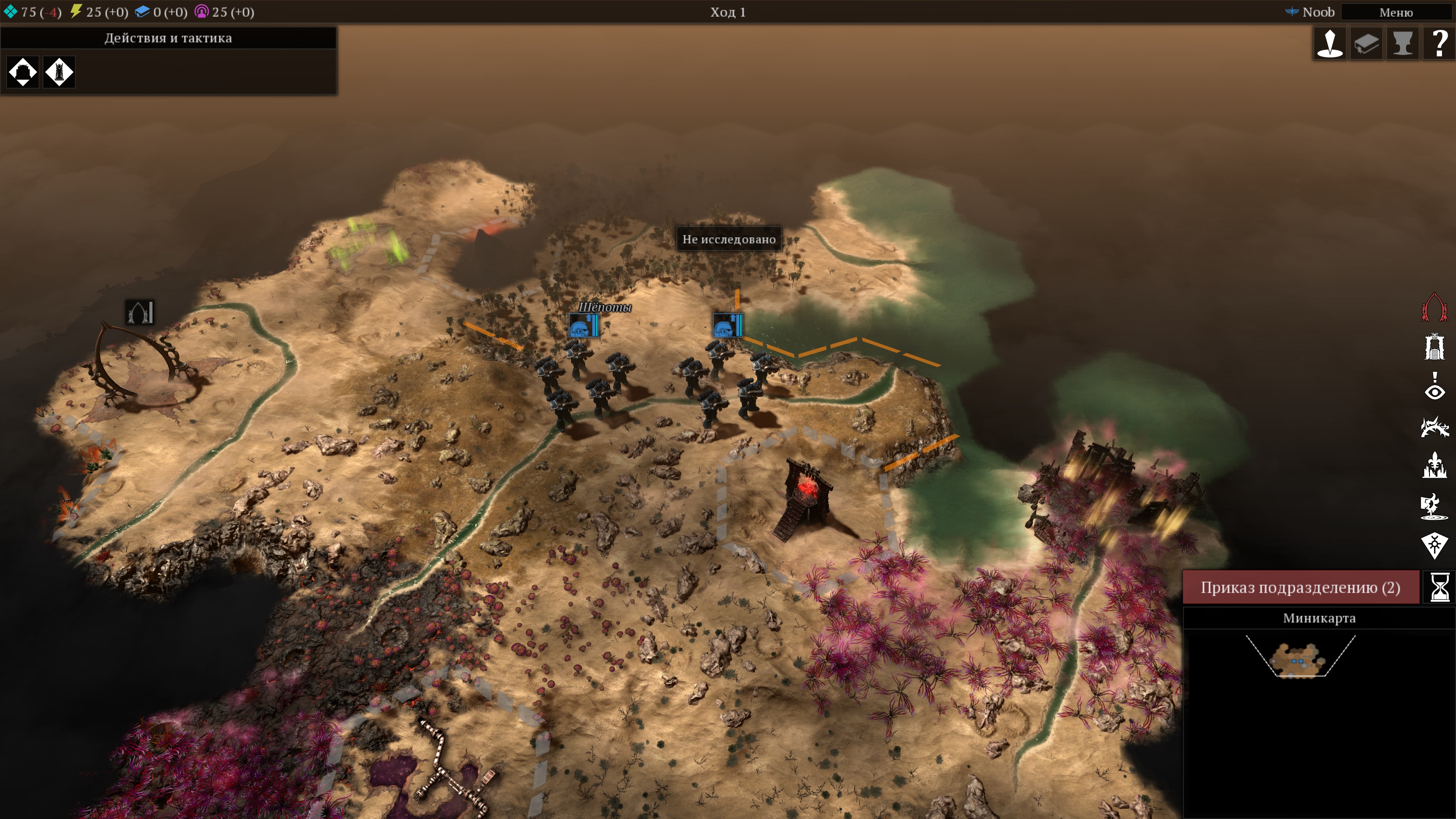The height and width of the screenshot is (819, 1456).
Task: Select the flame splash notification icon
Action: [x=1434, y=506]
